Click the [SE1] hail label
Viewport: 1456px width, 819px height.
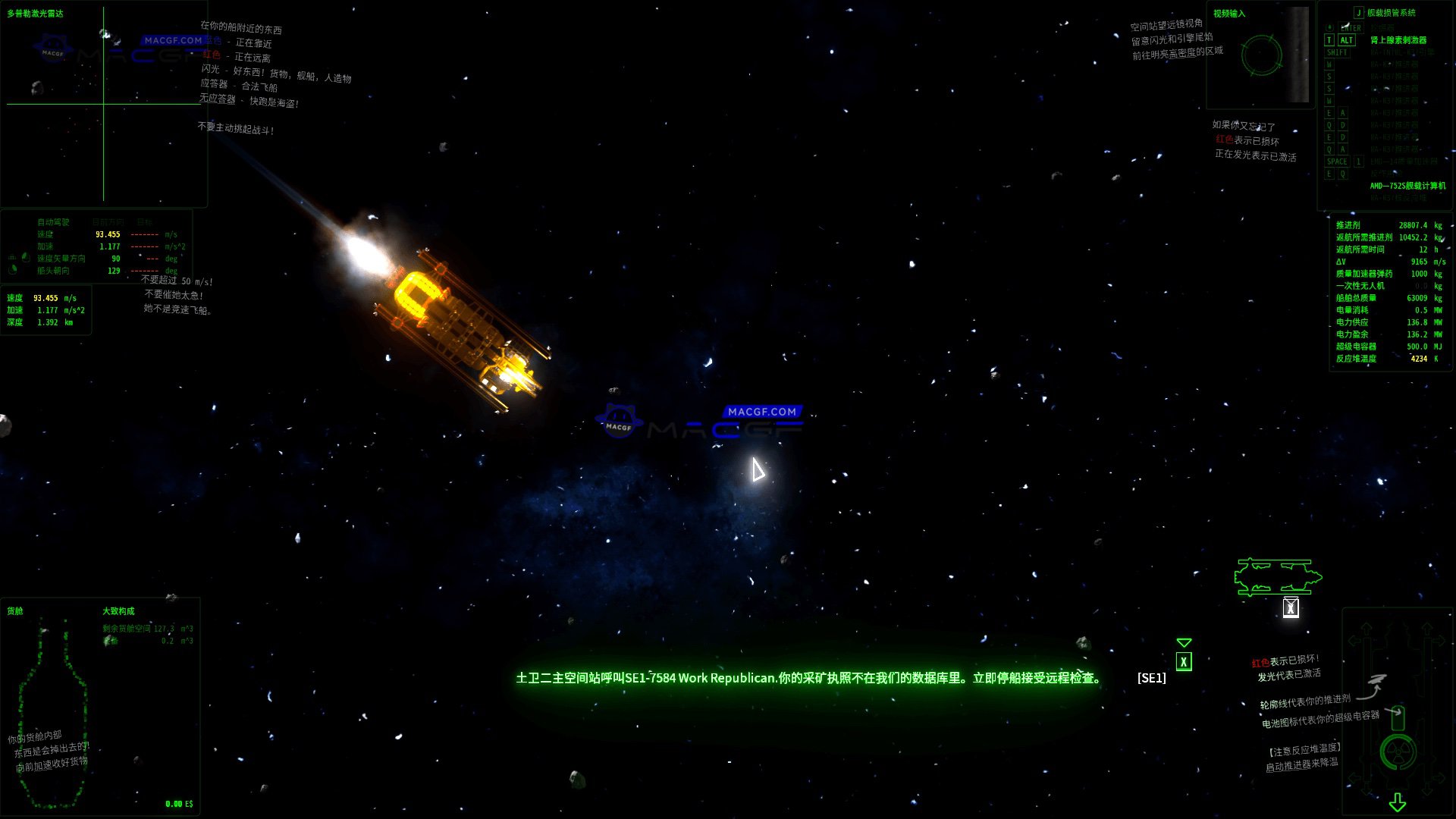[x=1151, y=679]
